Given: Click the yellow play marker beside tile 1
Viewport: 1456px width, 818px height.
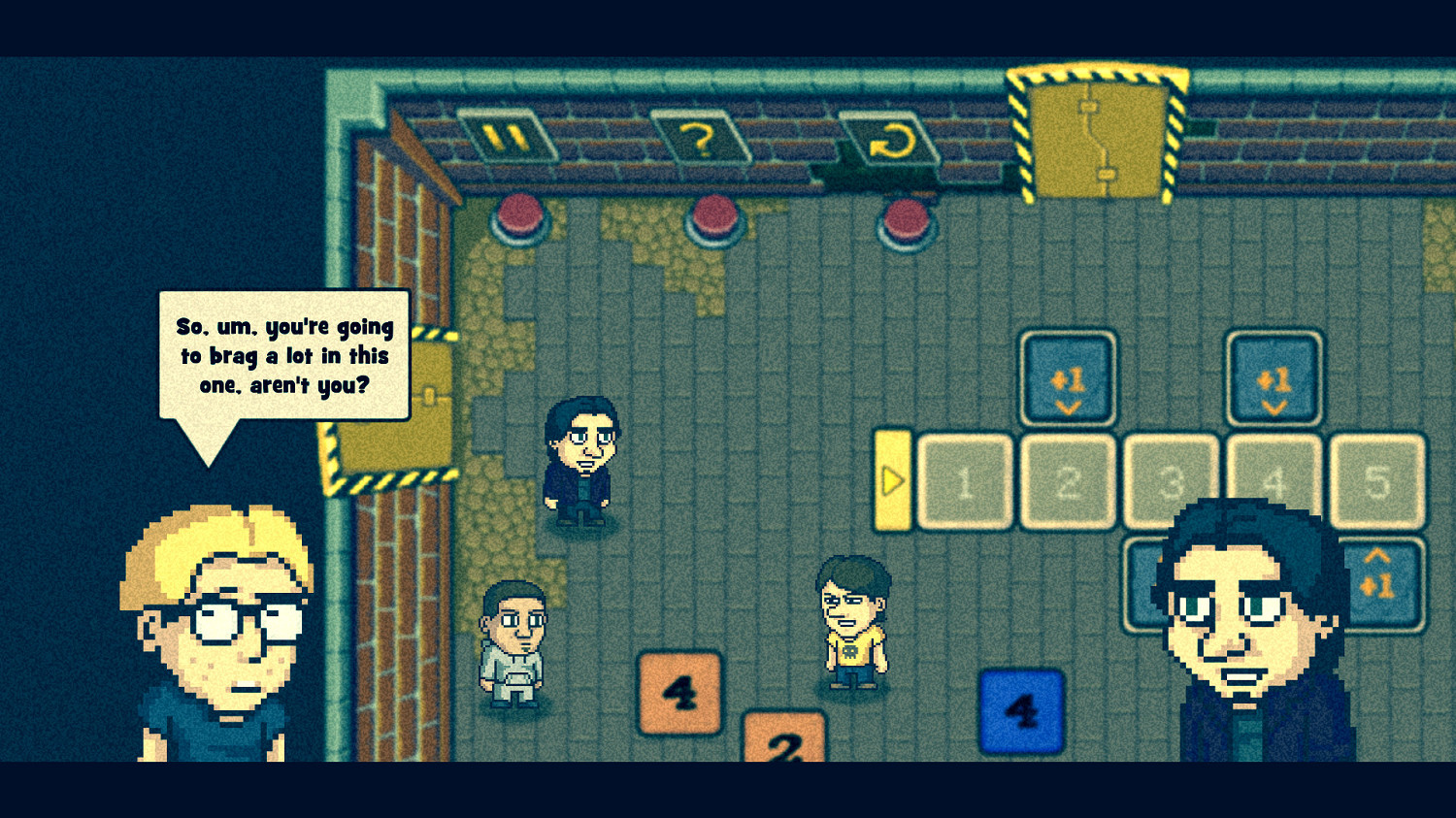Looking at the screenshot, I should [x=893, y=480].
